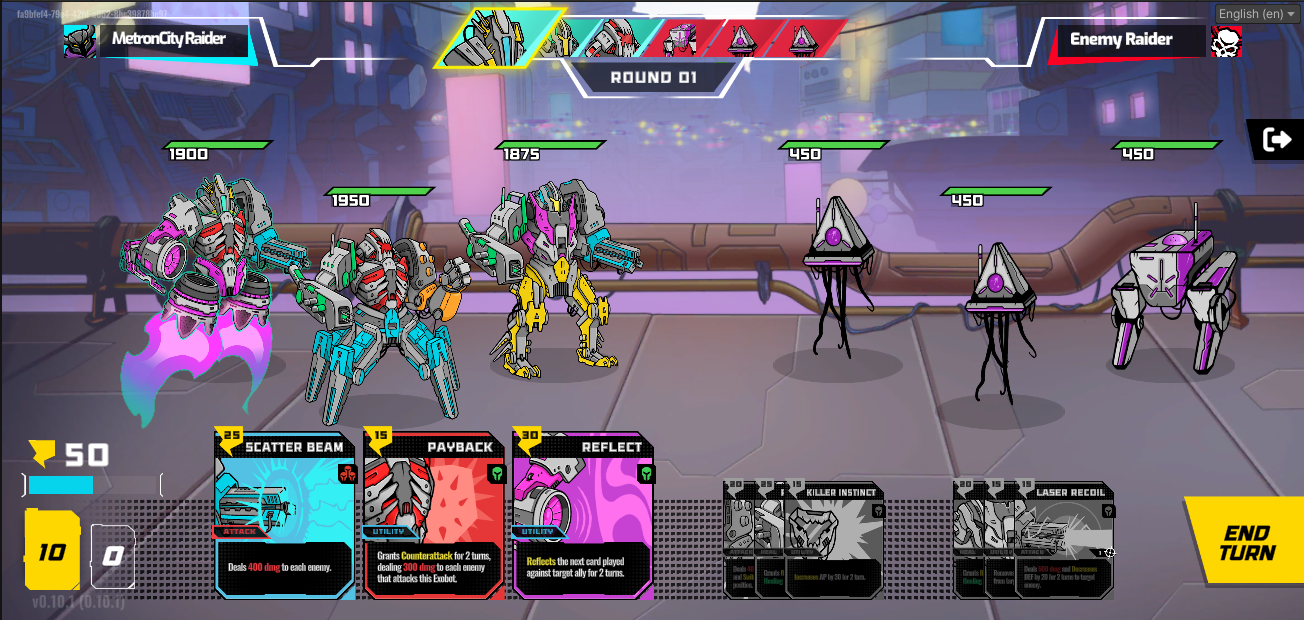
Task: Click the MetronCity Raider player avatar
Action: [x=80, y=41]
